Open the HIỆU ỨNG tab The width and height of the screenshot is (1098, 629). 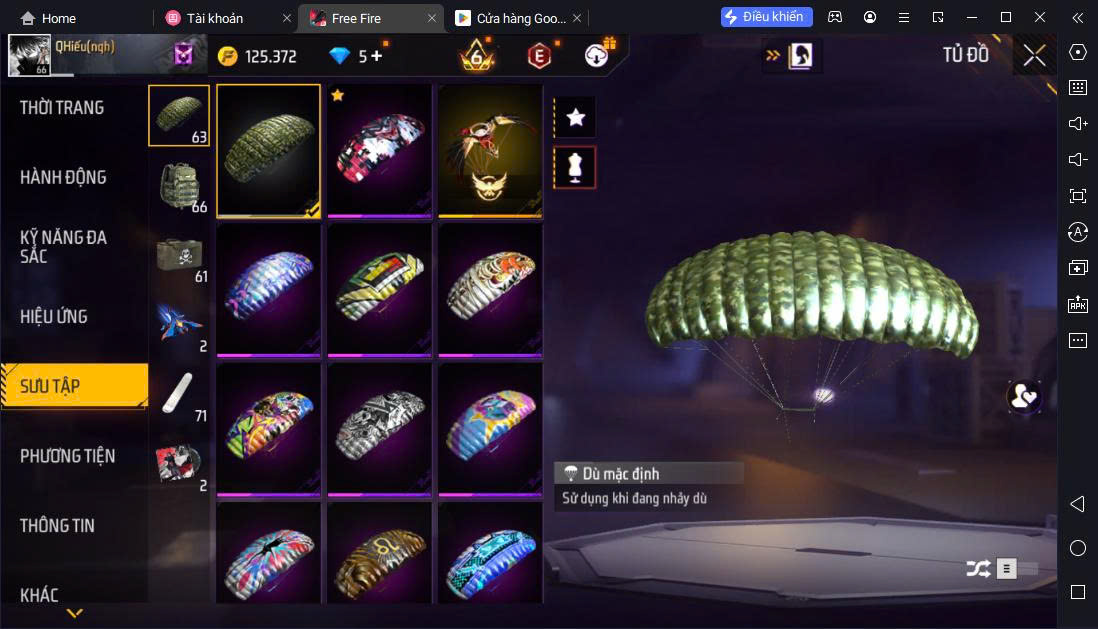pos(54,317)
